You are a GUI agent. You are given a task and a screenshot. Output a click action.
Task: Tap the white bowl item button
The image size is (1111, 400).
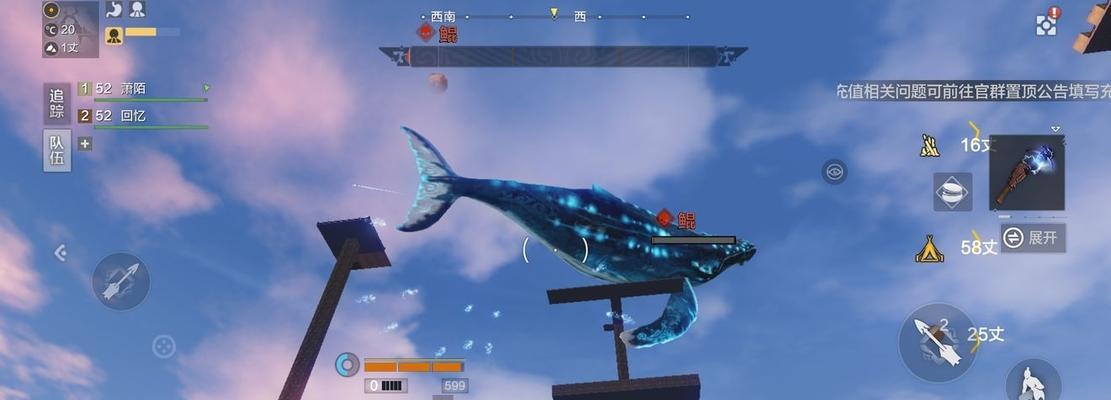952,192
